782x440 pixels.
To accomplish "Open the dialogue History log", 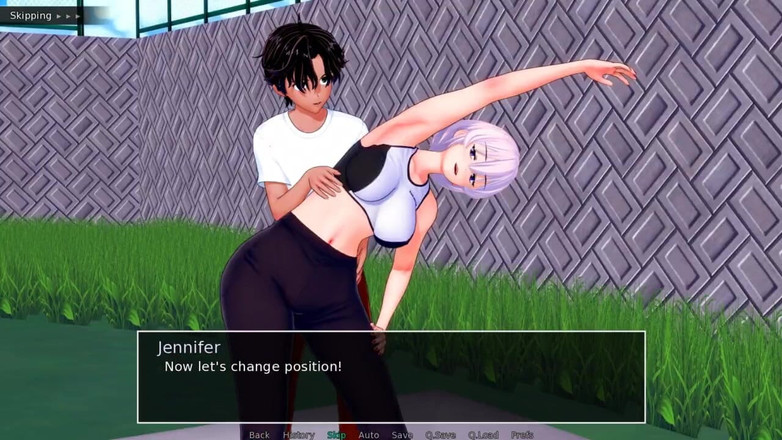I will tap(298, 435).
